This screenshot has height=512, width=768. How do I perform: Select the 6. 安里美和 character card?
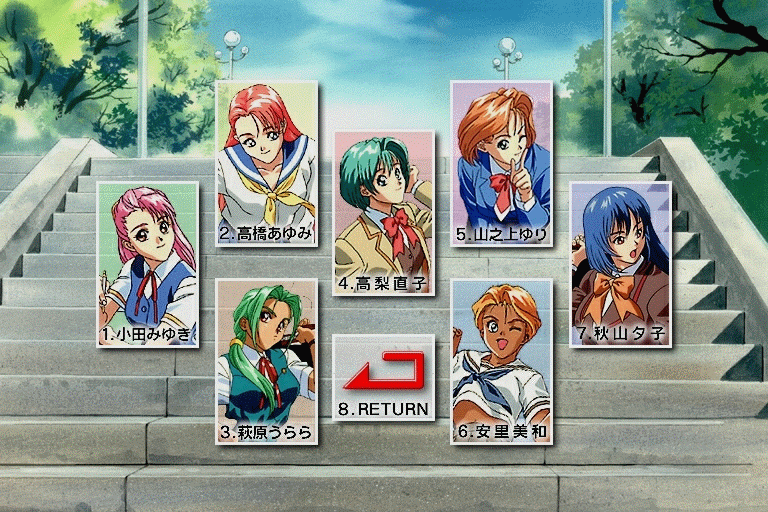(501, 361)
